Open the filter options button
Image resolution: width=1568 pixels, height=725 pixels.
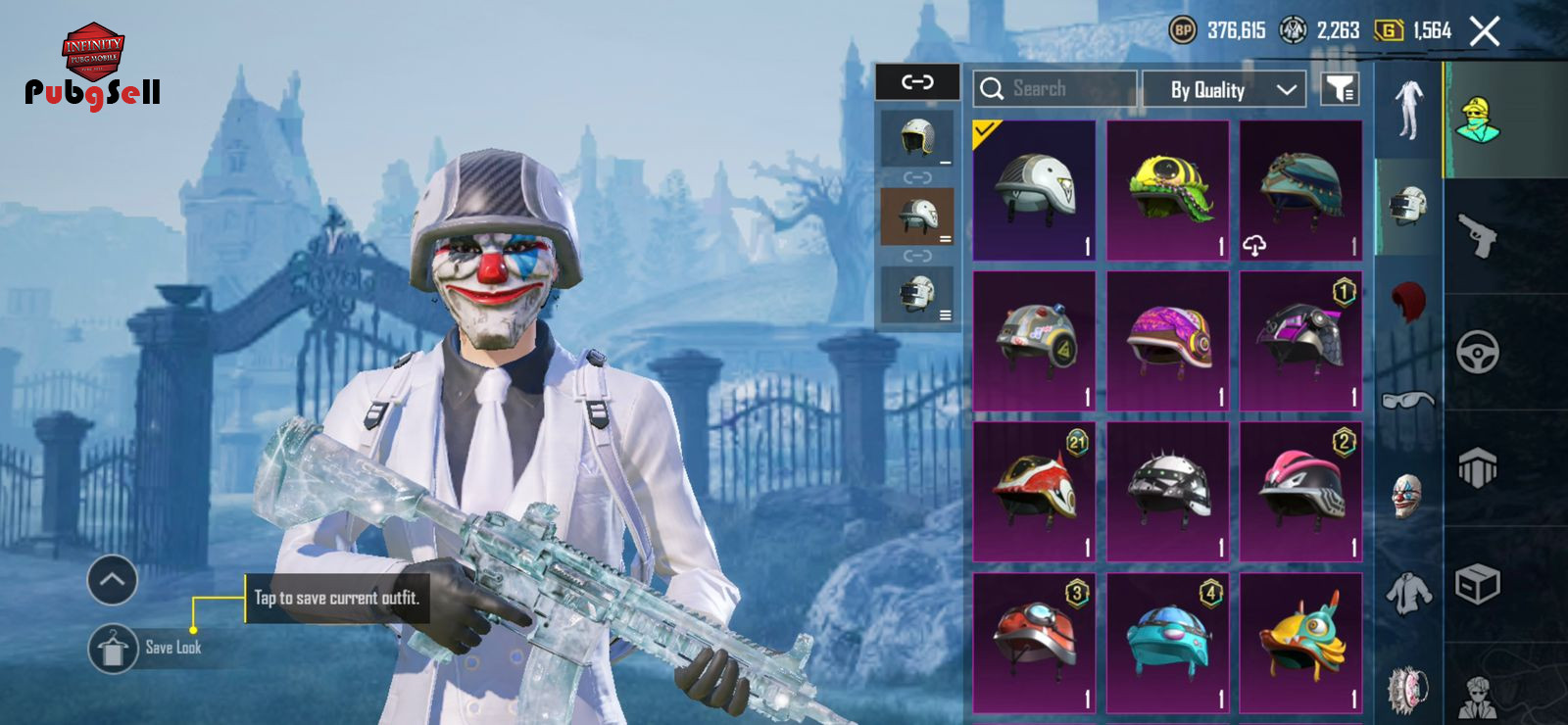(x=1340, y=89)
